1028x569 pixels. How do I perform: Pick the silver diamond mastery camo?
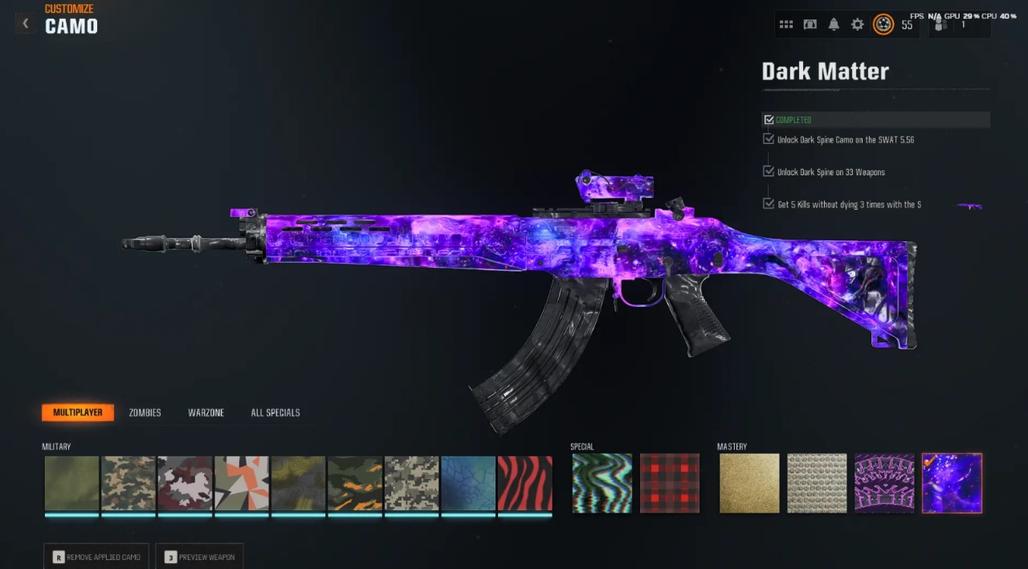pyautogui.click(x=817, y=484)
